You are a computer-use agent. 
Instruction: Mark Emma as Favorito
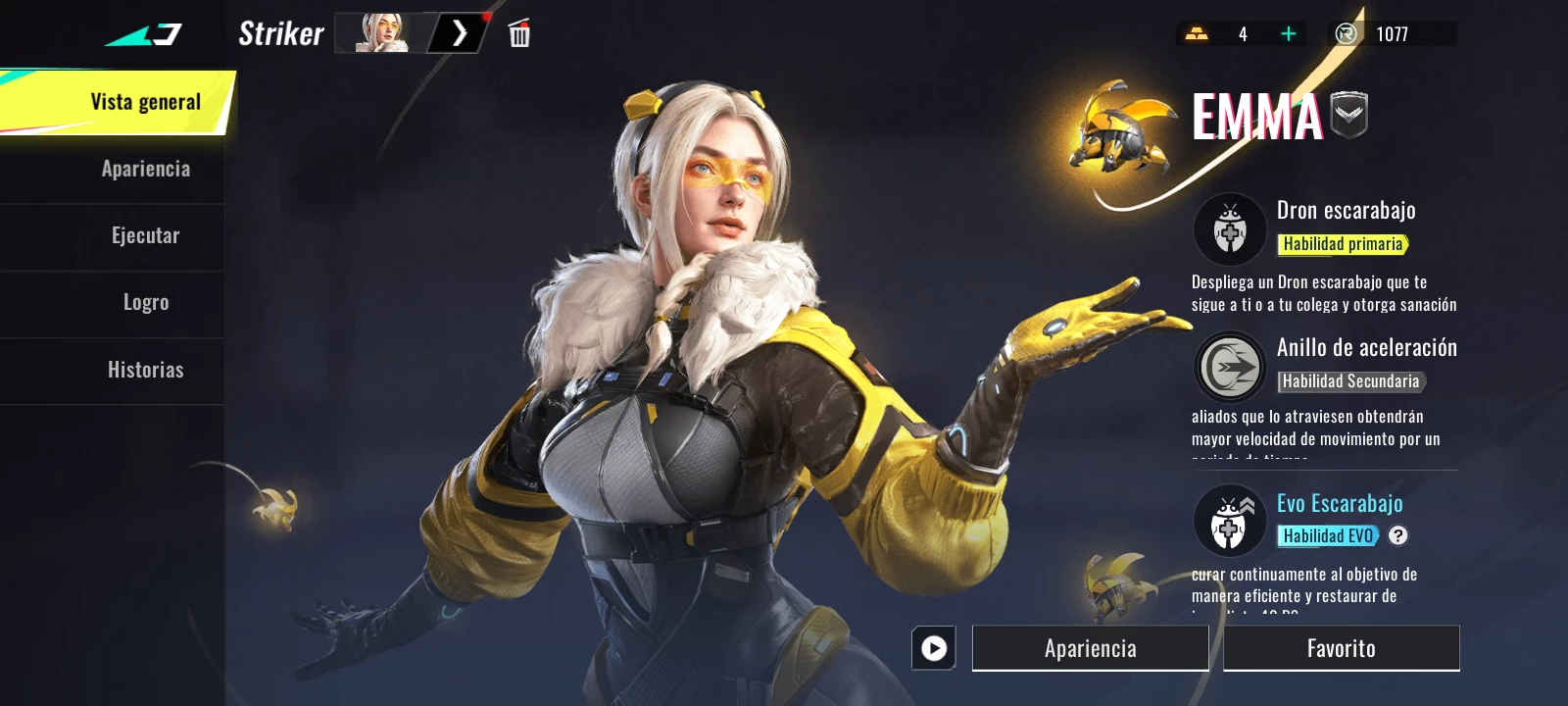point(1341,648)
